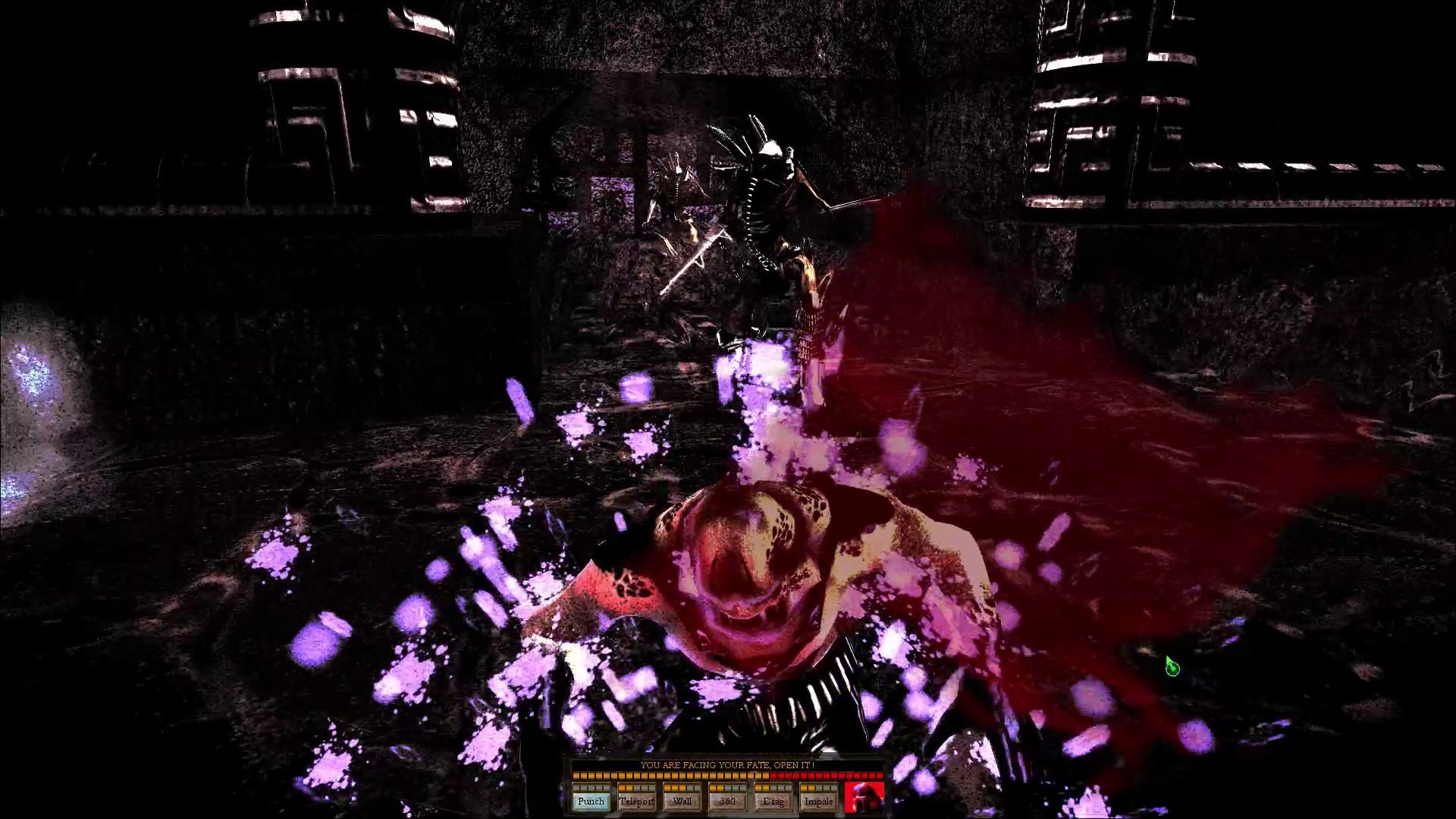Trigger the 360 attack button
The height and width of the screenshot is (819, 1456).
[x=727, y=801]
